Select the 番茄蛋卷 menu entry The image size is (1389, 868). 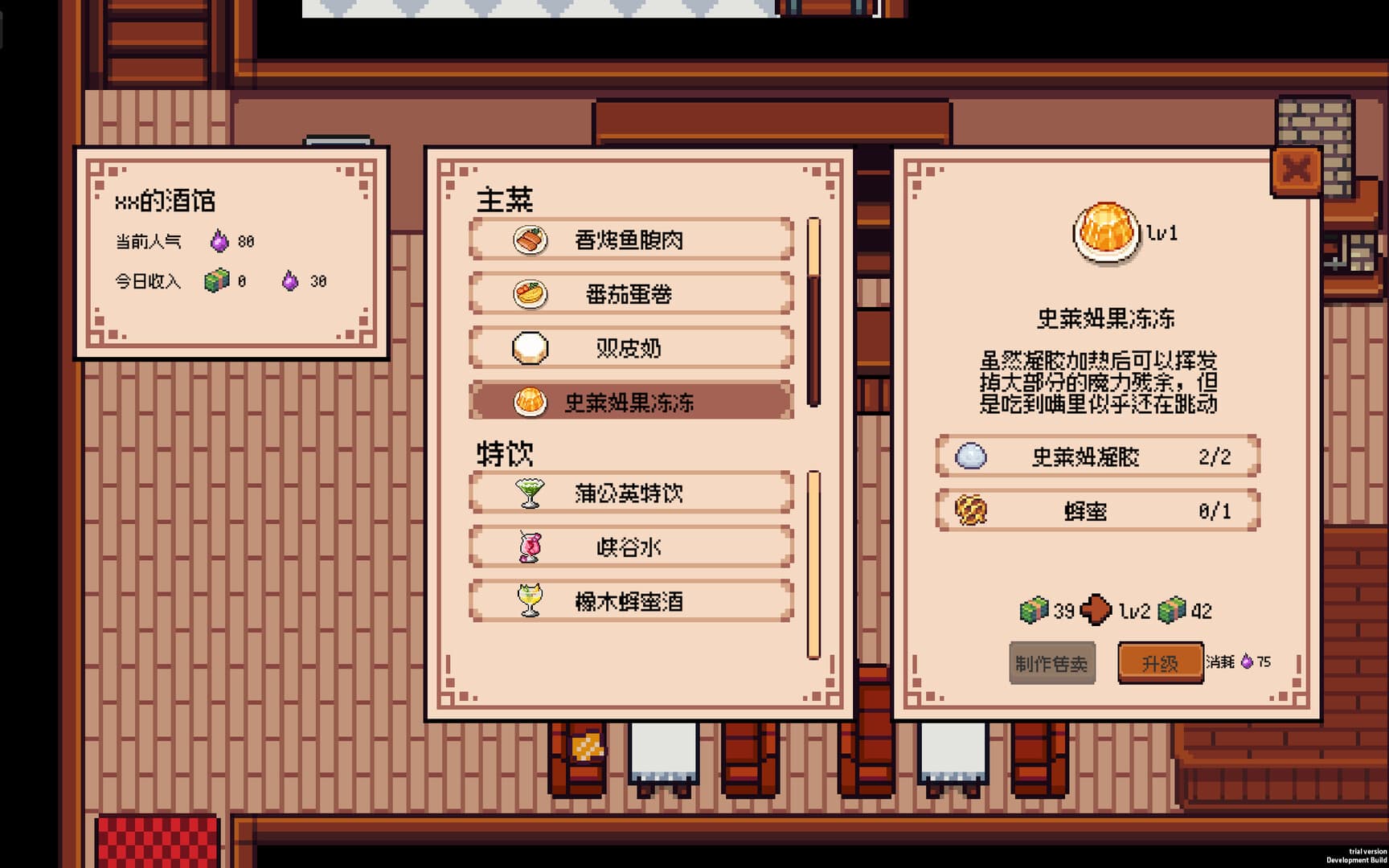pos(631,295)
